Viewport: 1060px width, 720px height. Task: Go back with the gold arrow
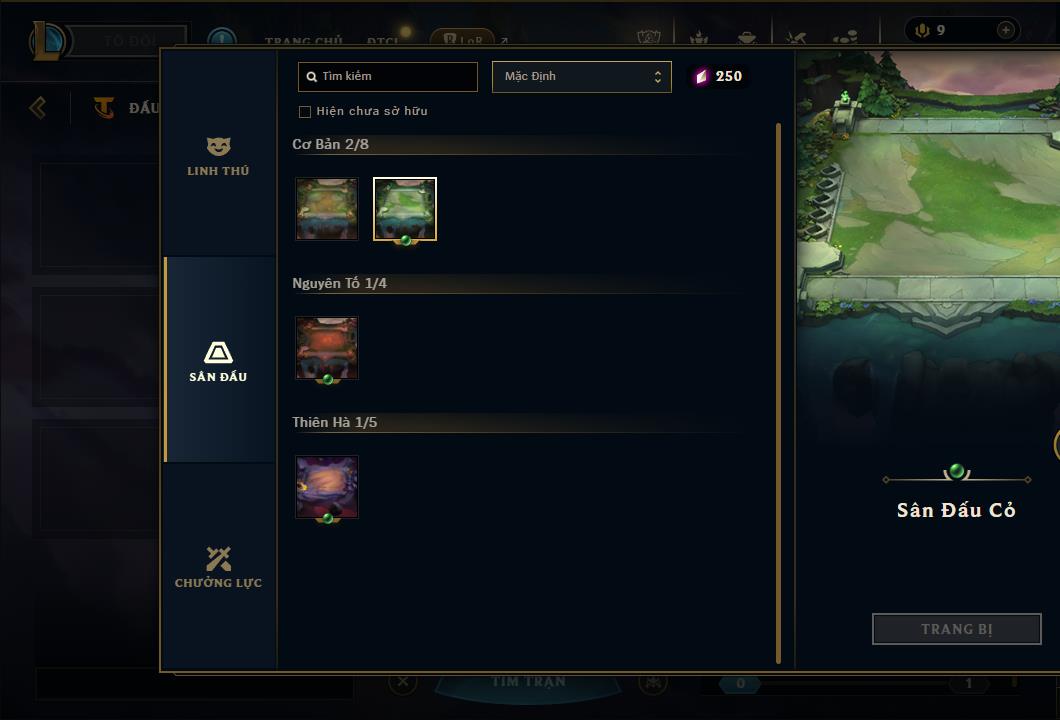click(38, 107)
